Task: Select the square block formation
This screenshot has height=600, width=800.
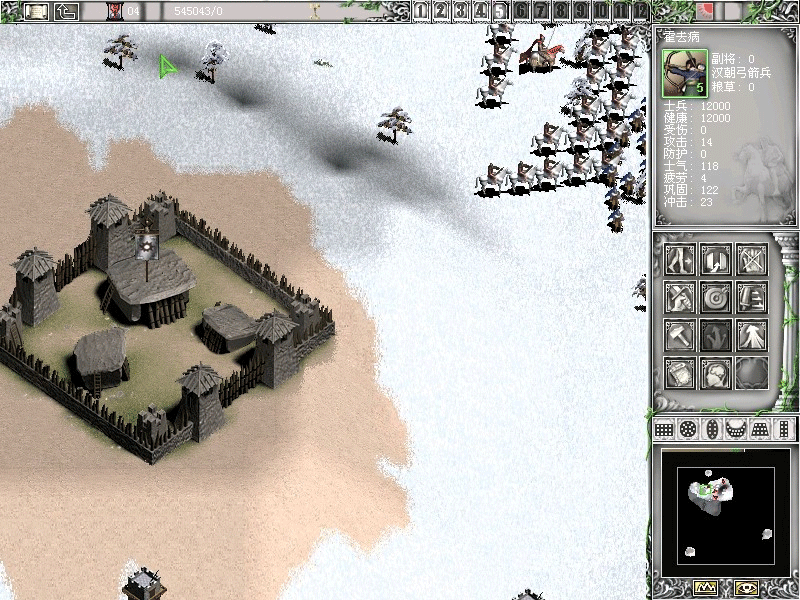Action: (x=664, y=429)
